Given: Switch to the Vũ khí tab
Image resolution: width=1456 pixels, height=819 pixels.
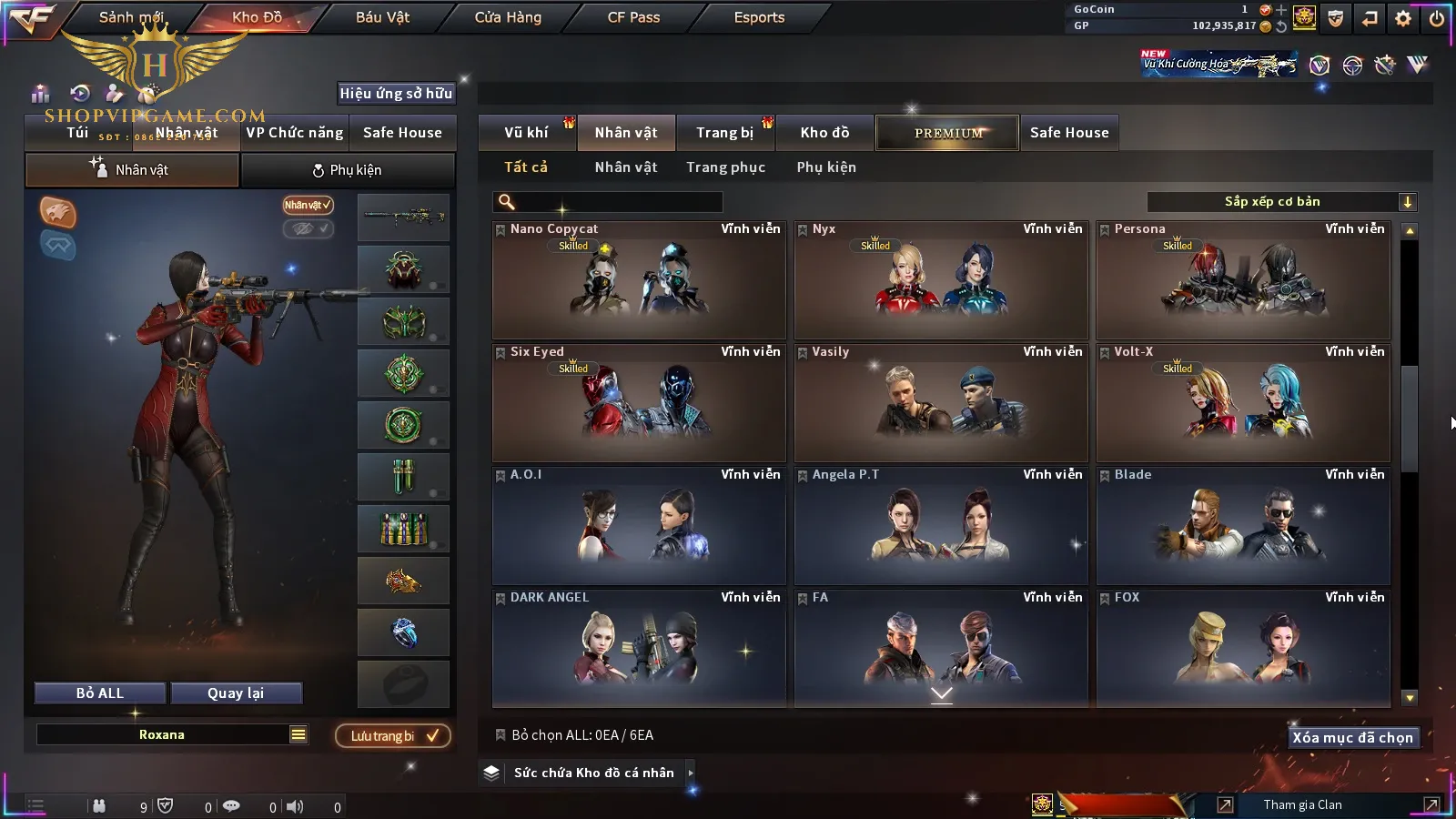Looking at the screenshot, I should 526,133.
